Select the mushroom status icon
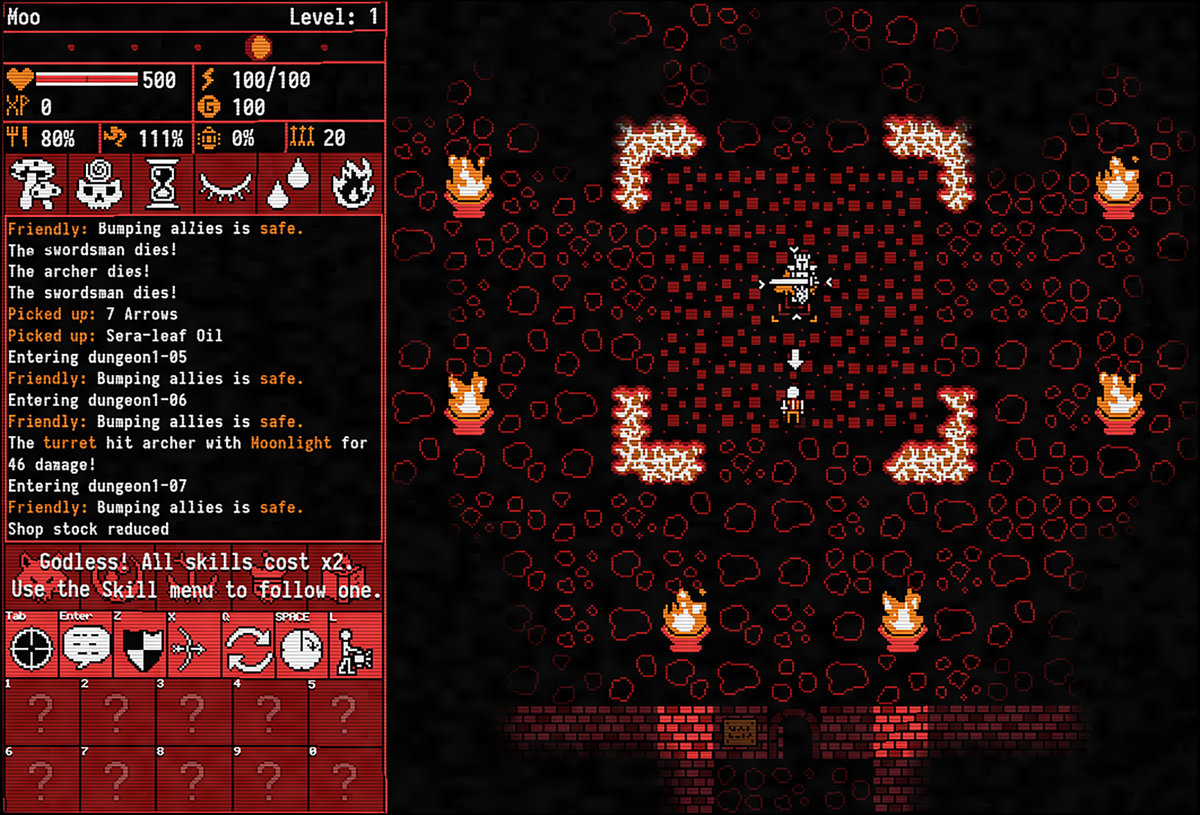This screenshot has height=815, width=1200. tap(36, 183)
